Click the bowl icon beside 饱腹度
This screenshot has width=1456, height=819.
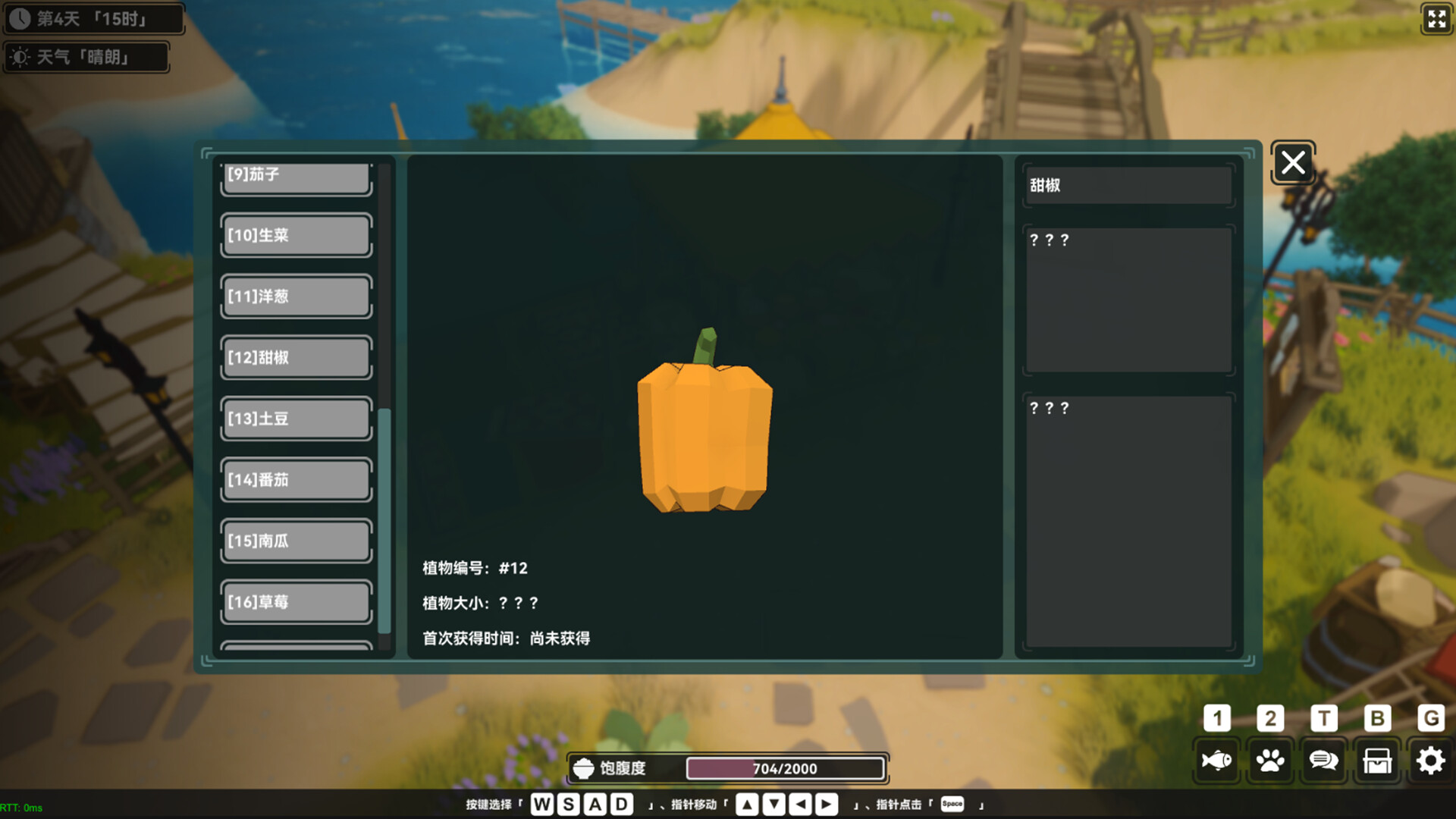[582, 767]
